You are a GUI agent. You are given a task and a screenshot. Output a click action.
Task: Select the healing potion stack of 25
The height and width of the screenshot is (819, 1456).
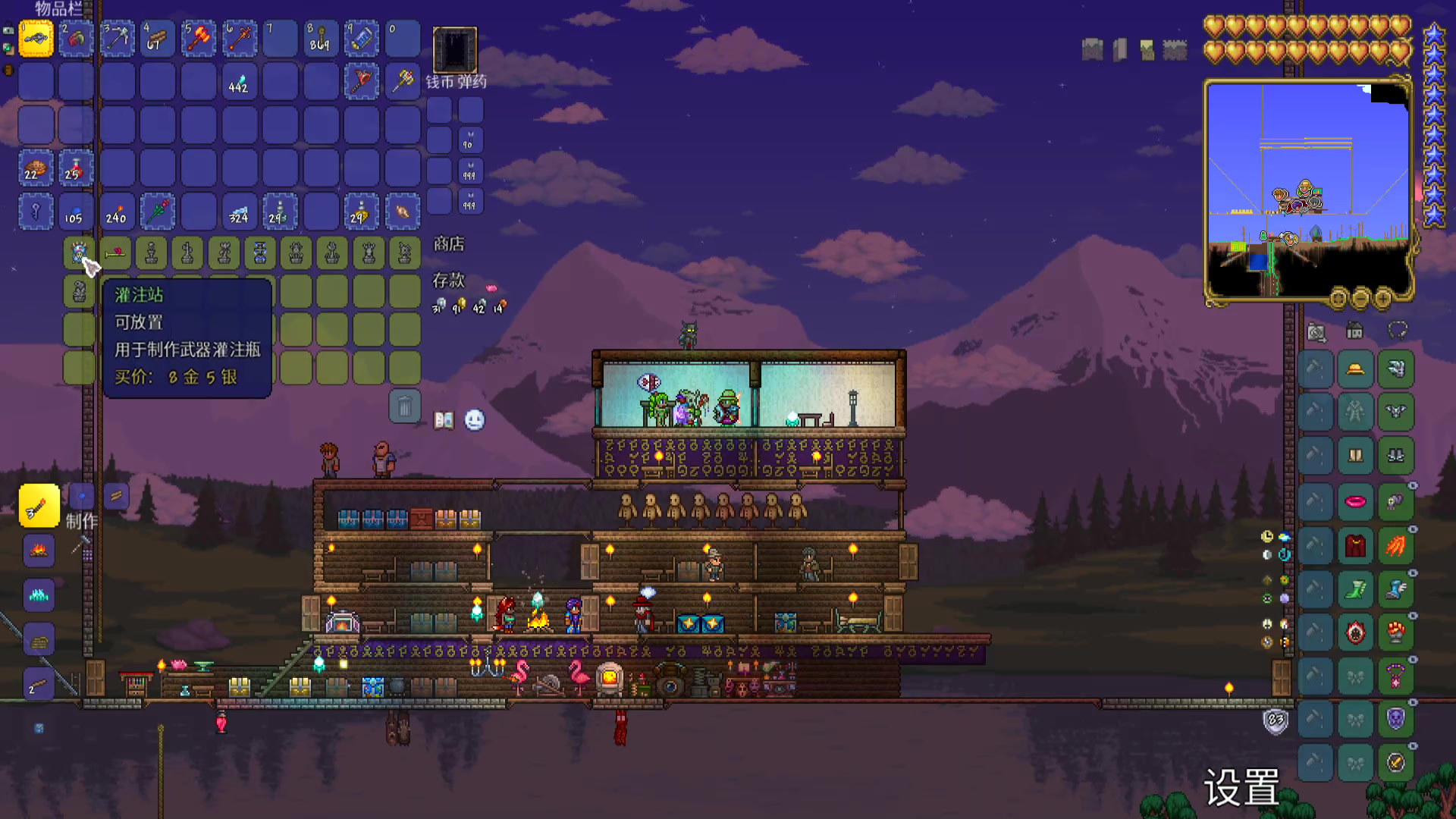pyautogui.click(x=76, y=168)
